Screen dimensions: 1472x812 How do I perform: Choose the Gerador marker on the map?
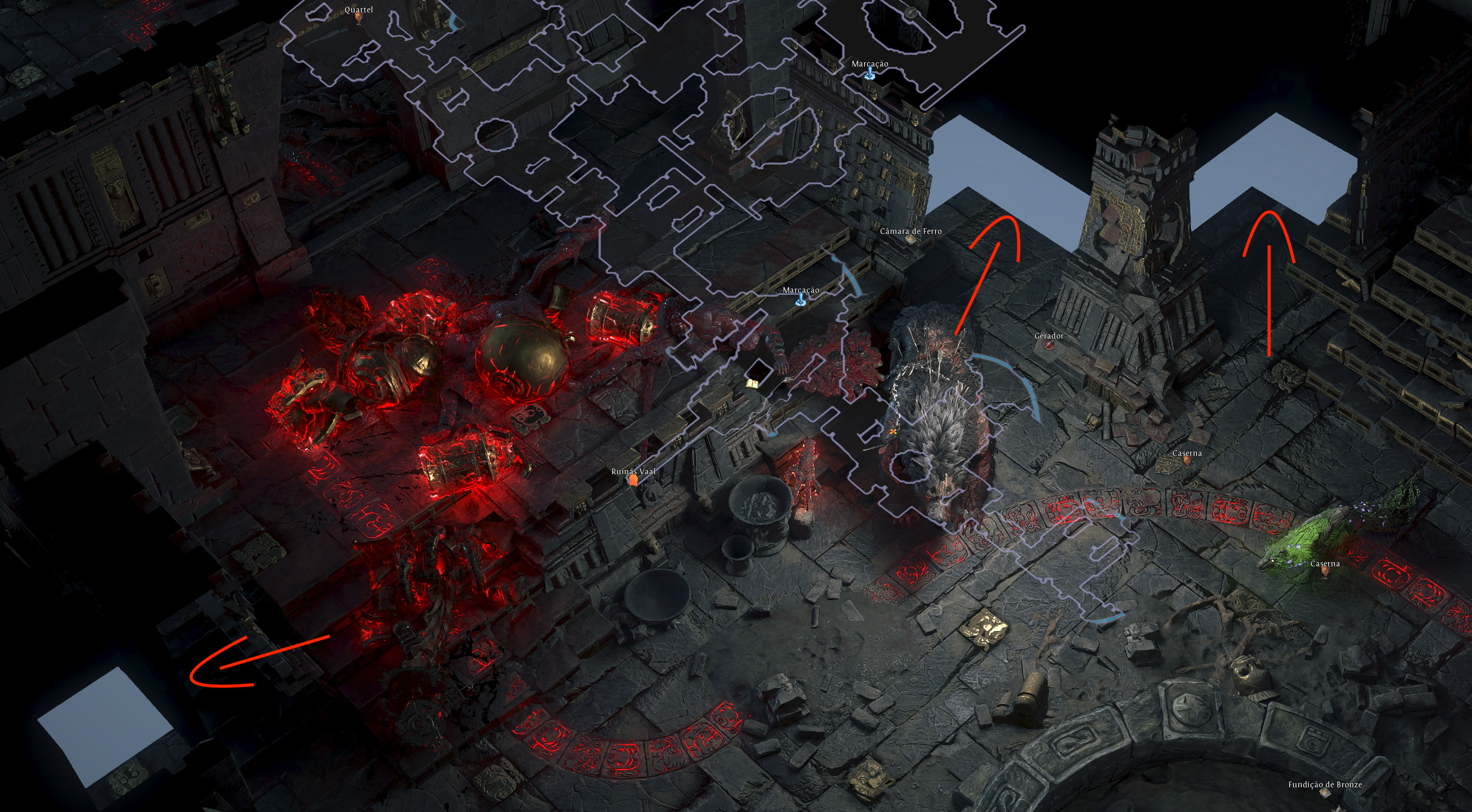tap(1048, 344)
